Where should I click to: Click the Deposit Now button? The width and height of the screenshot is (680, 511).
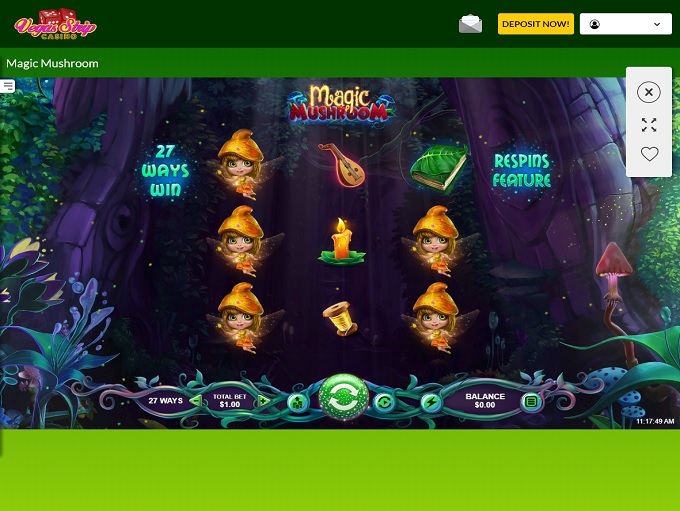[536, 24]
